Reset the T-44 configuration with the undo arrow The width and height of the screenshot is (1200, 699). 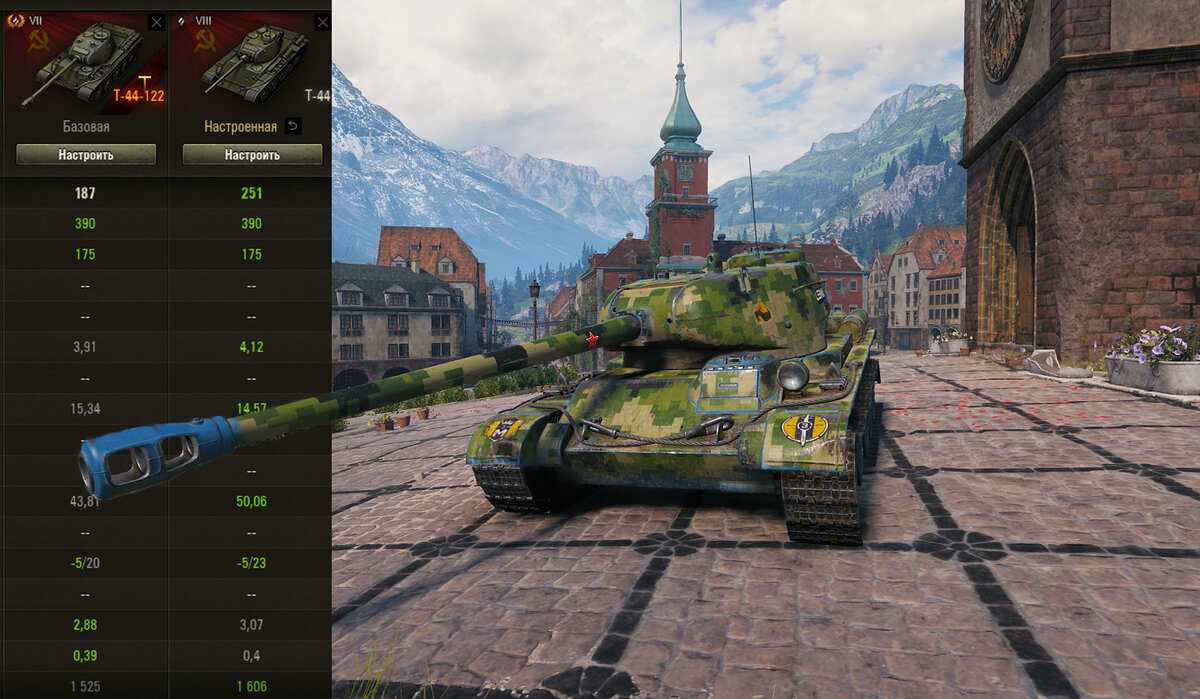pyautogui.click(x=292, y=126)
